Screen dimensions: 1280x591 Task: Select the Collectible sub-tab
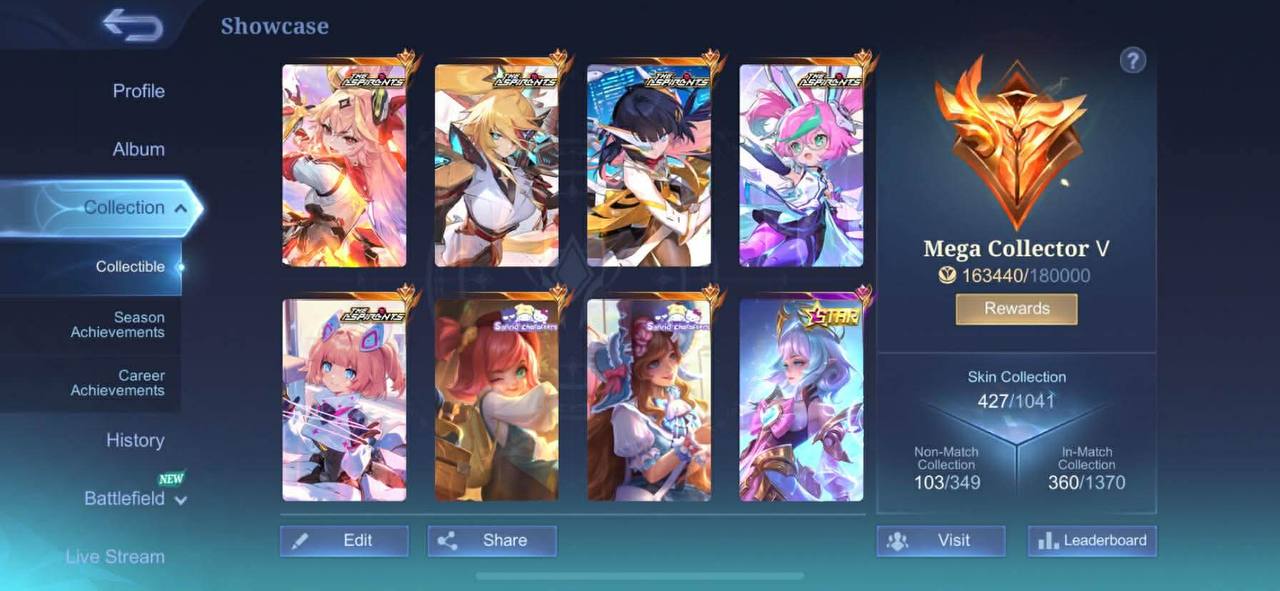coord(130,267)
